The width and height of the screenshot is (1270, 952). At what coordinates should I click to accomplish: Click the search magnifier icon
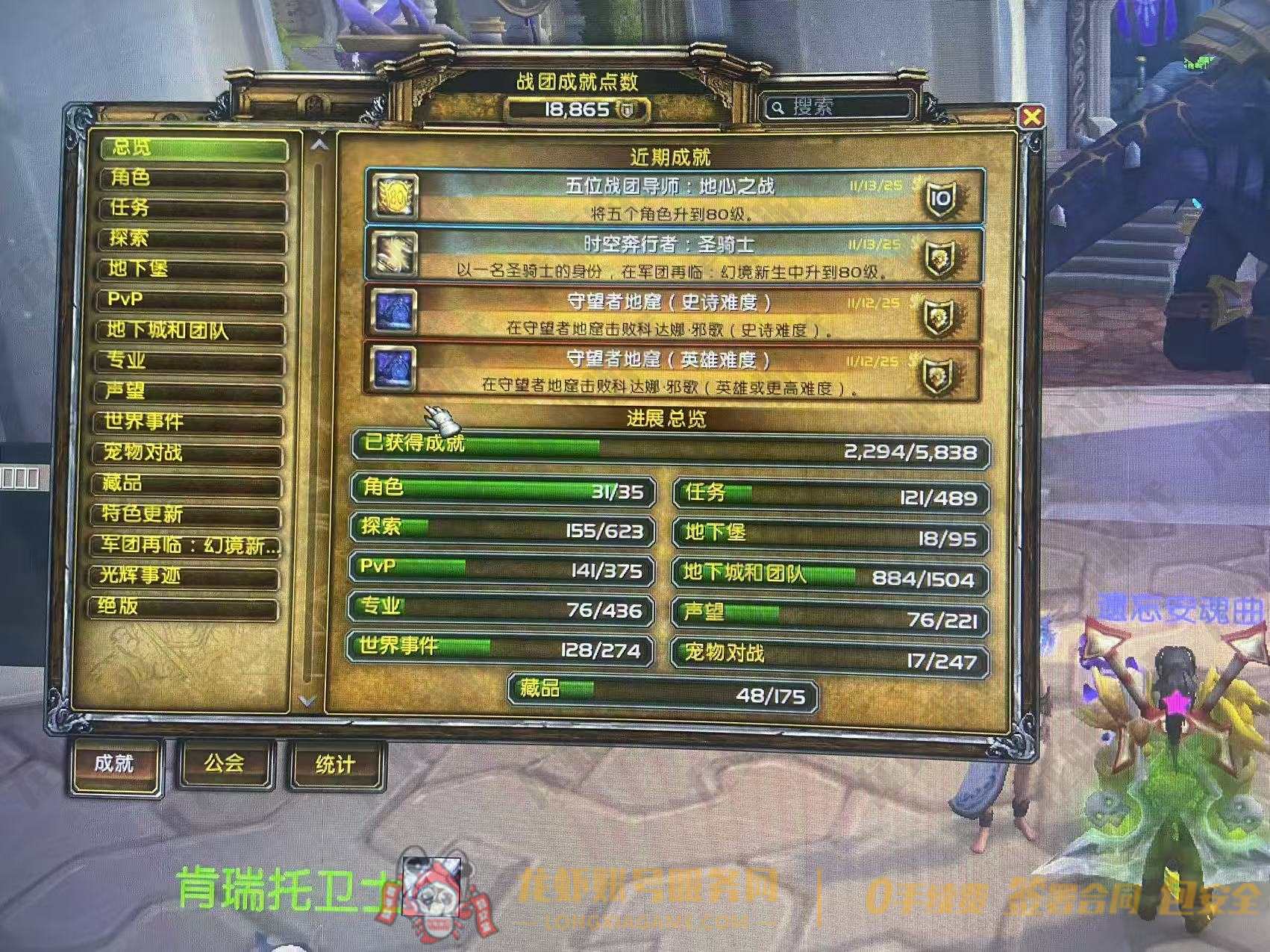click(x=778, y=107)
